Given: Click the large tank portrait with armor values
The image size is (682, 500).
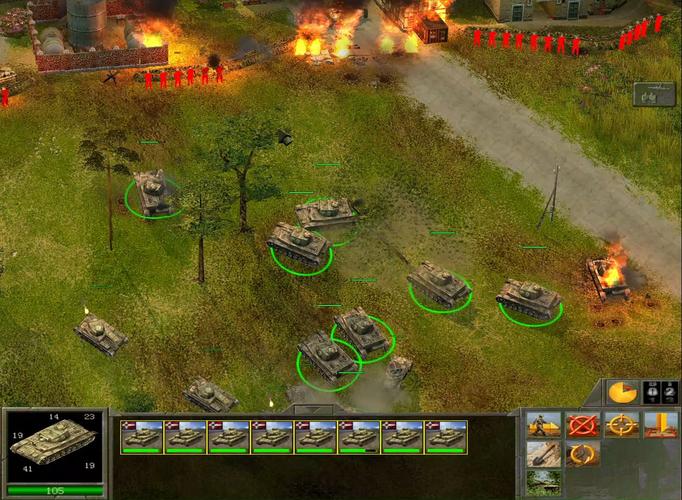Looking at the screenshot, I should tap(54, 446).
